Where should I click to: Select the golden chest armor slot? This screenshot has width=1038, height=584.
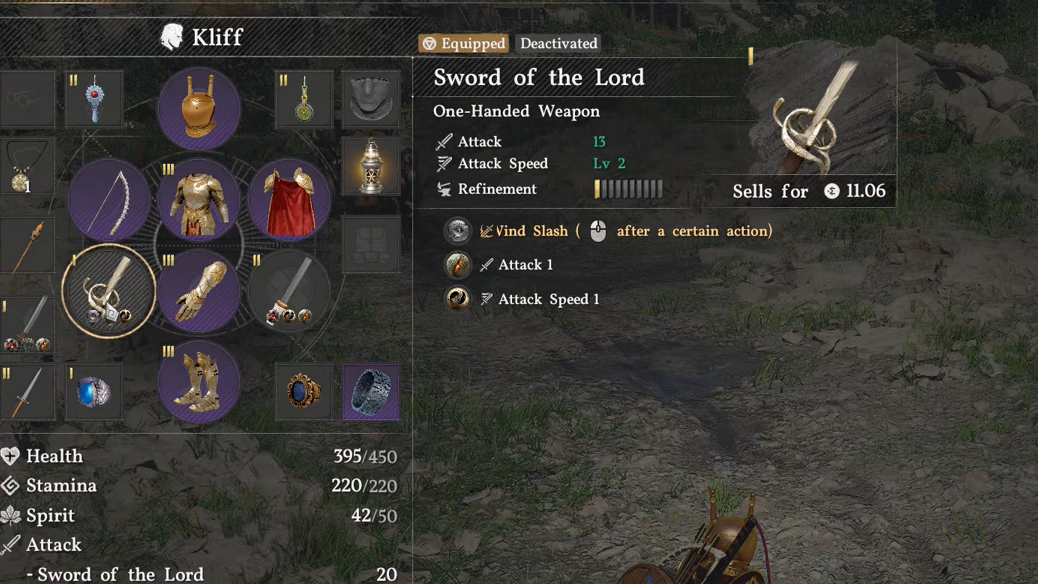click(199, 200)
